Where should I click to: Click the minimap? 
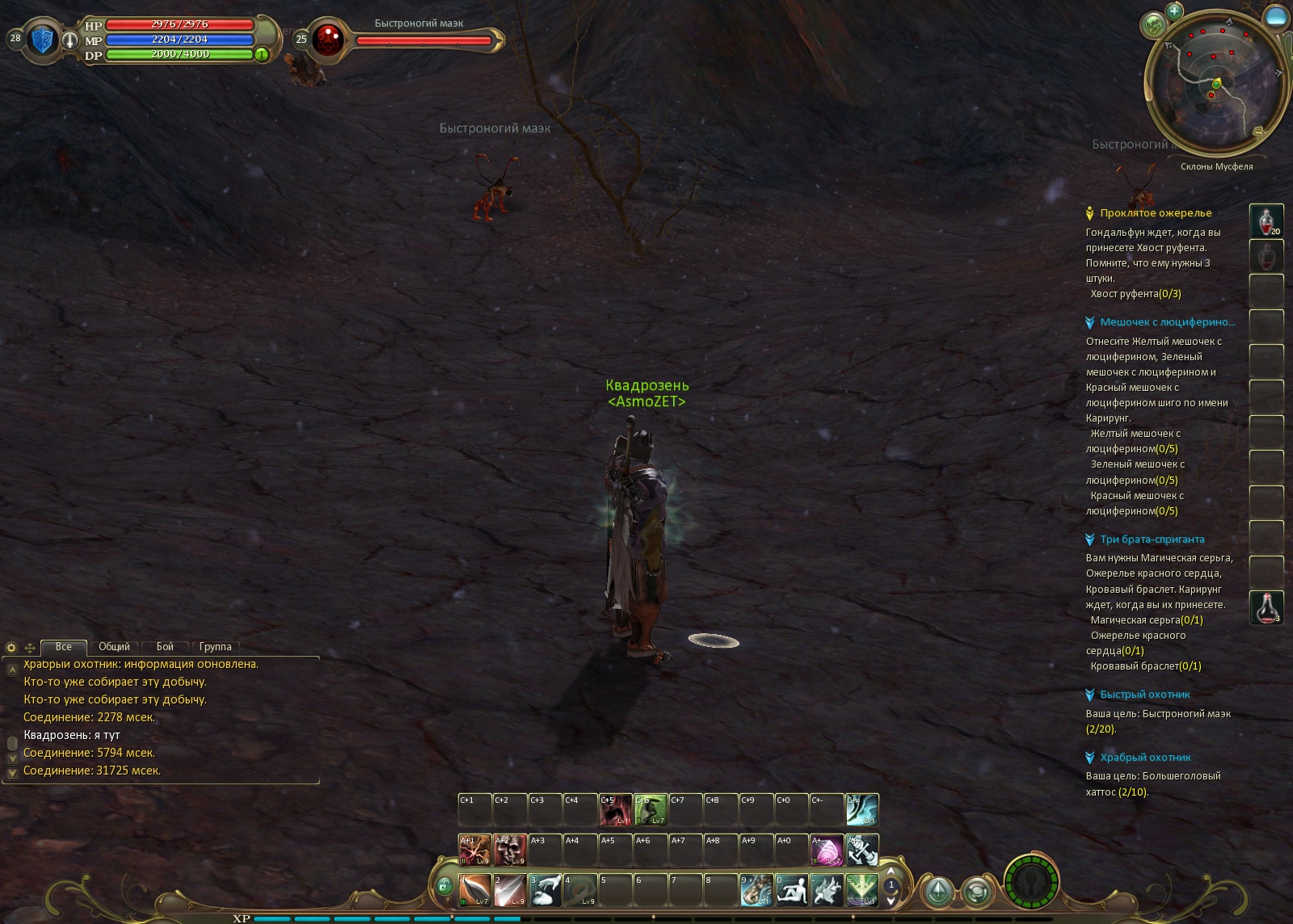pos(1215,83)
